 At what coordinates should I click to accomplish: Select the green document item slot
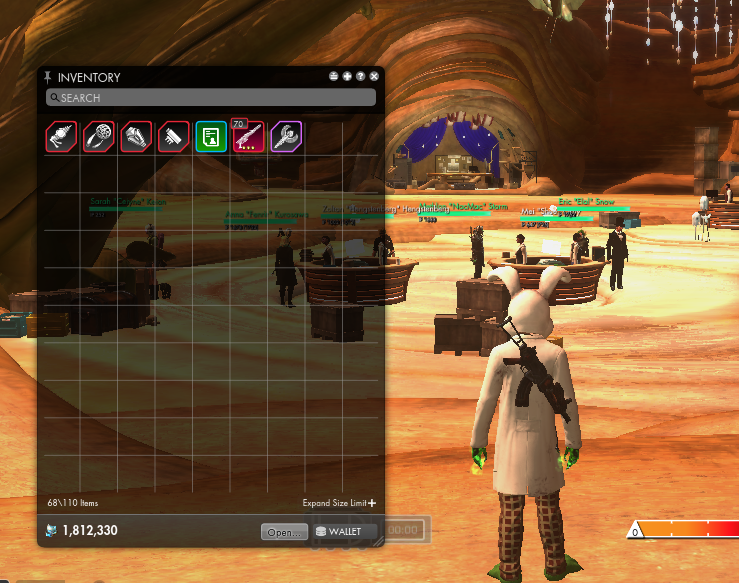(x=210, y=136)
